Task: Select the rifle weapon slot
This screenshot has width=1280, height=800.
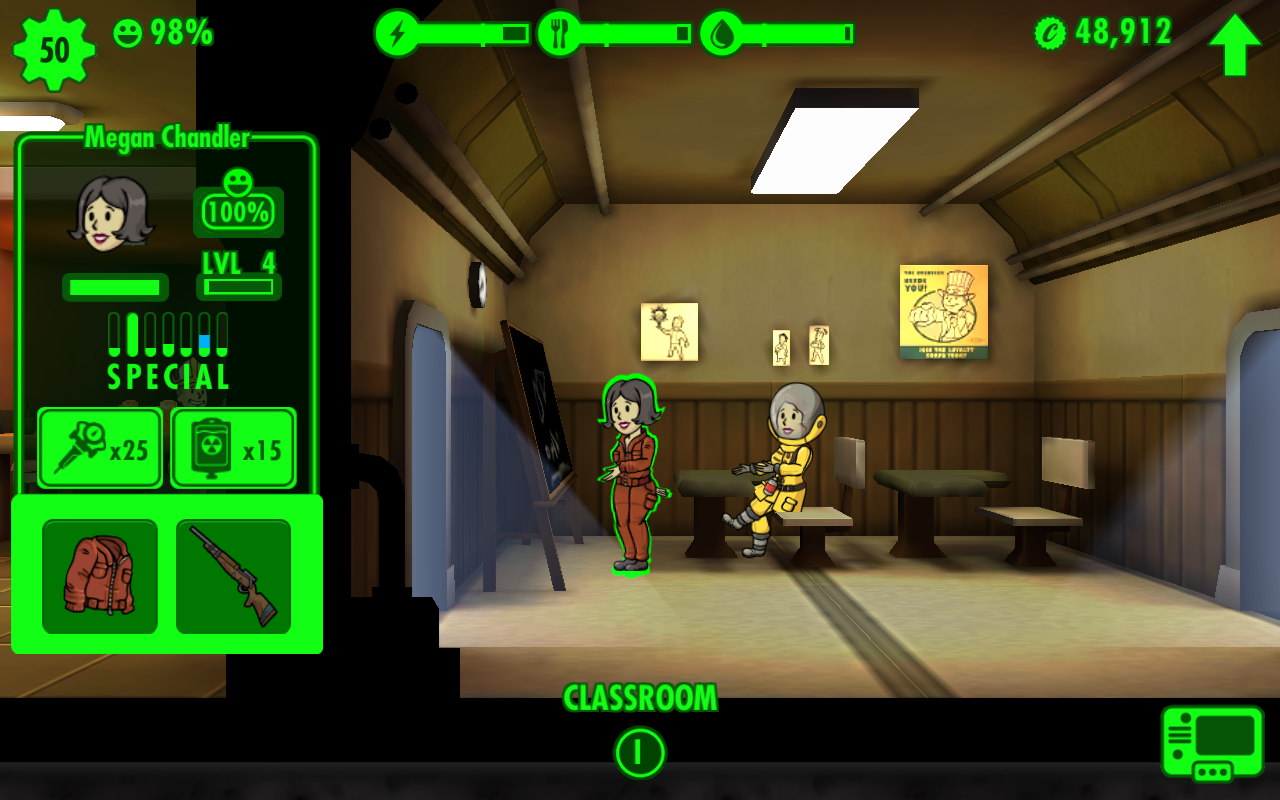Action: pos(233,576)
